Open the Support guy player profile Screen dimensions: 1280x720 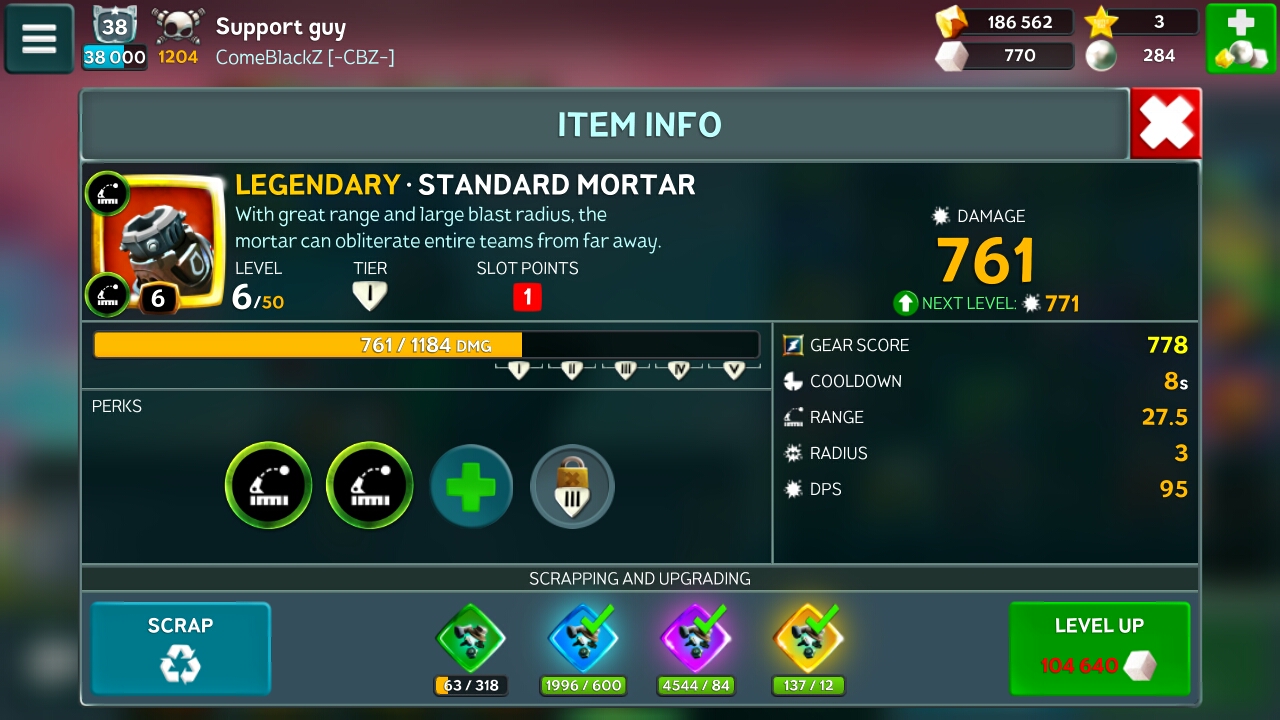[281, 27]
